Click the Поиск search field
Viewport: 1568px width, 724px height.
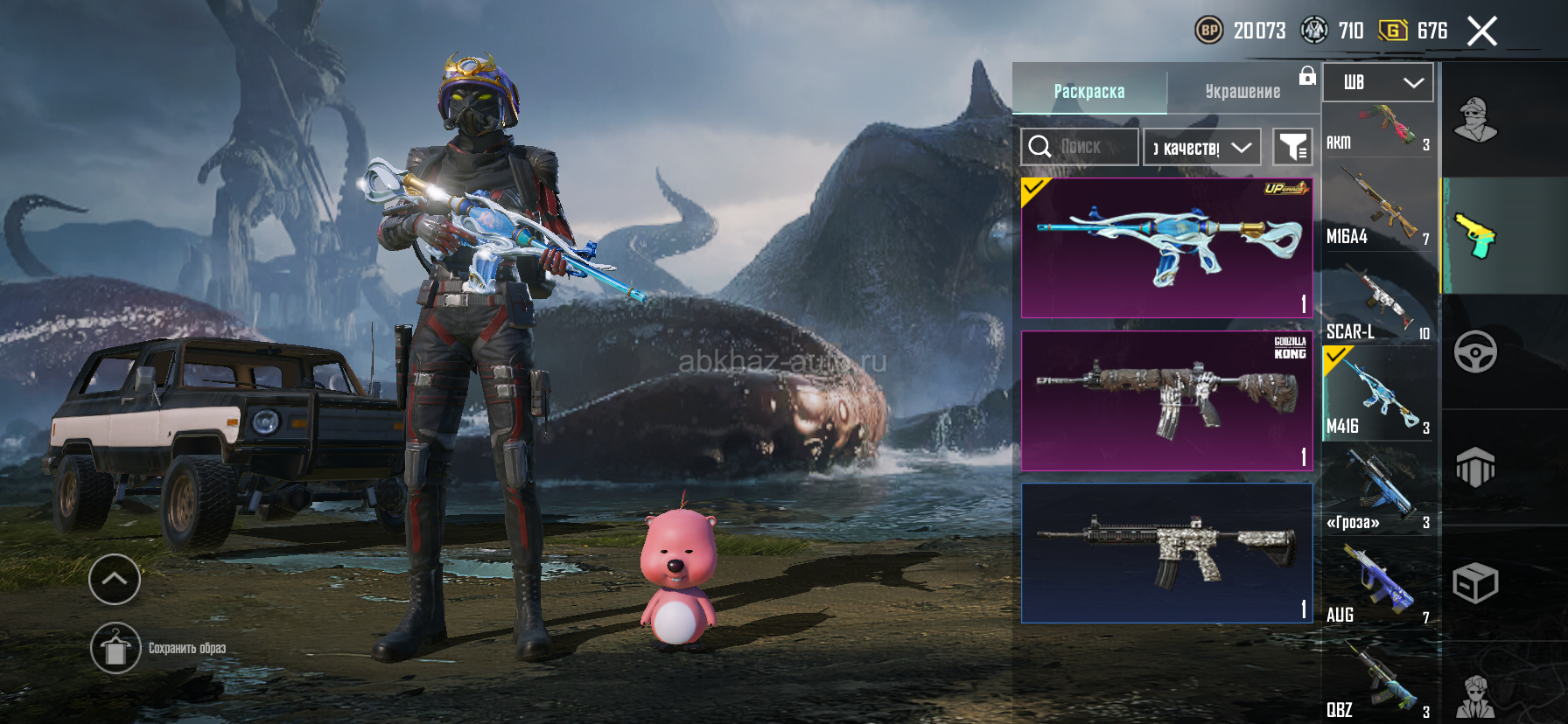pyautogui.click(x=1080, y=147)
